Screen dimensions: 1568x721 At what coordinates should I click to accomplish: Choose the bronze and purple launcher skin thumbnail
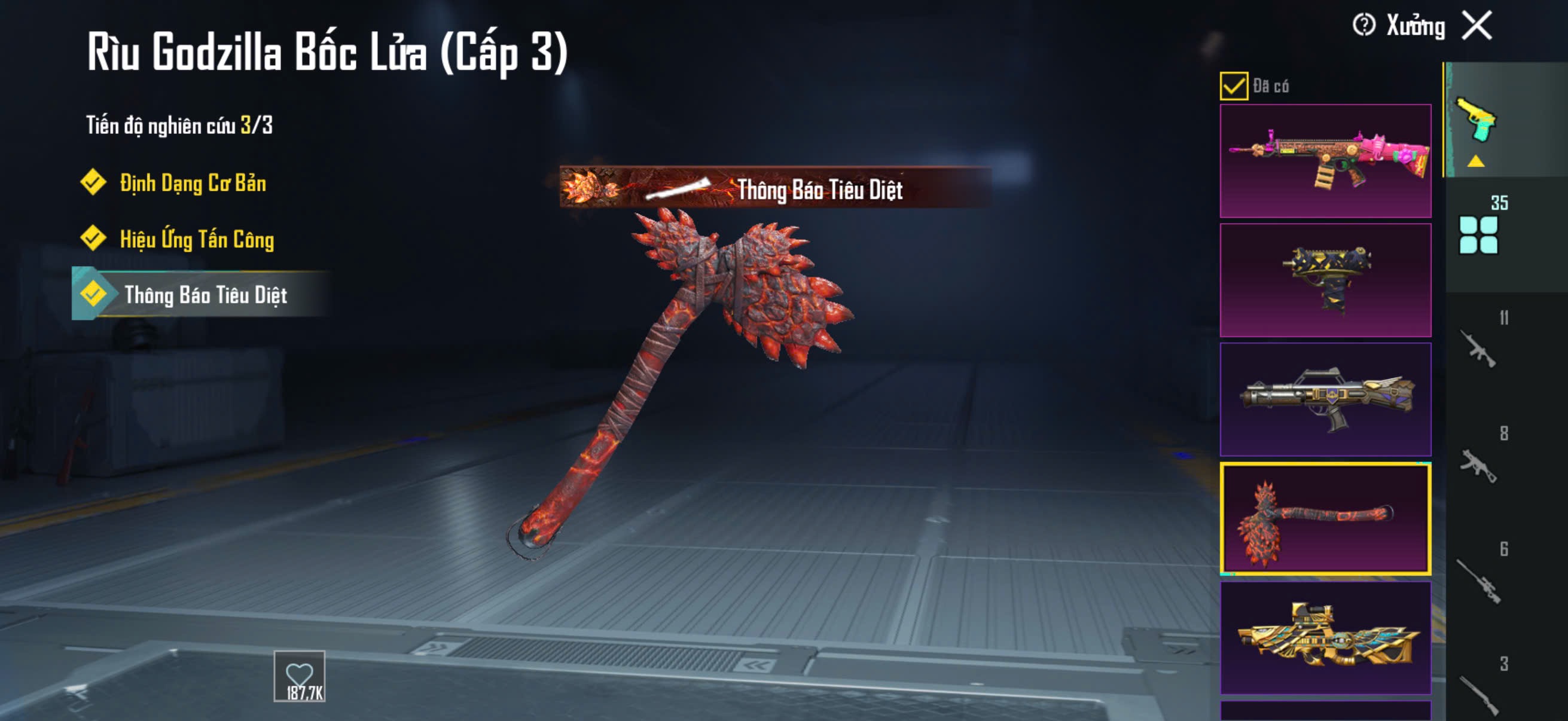click(x=1325, y=399)
